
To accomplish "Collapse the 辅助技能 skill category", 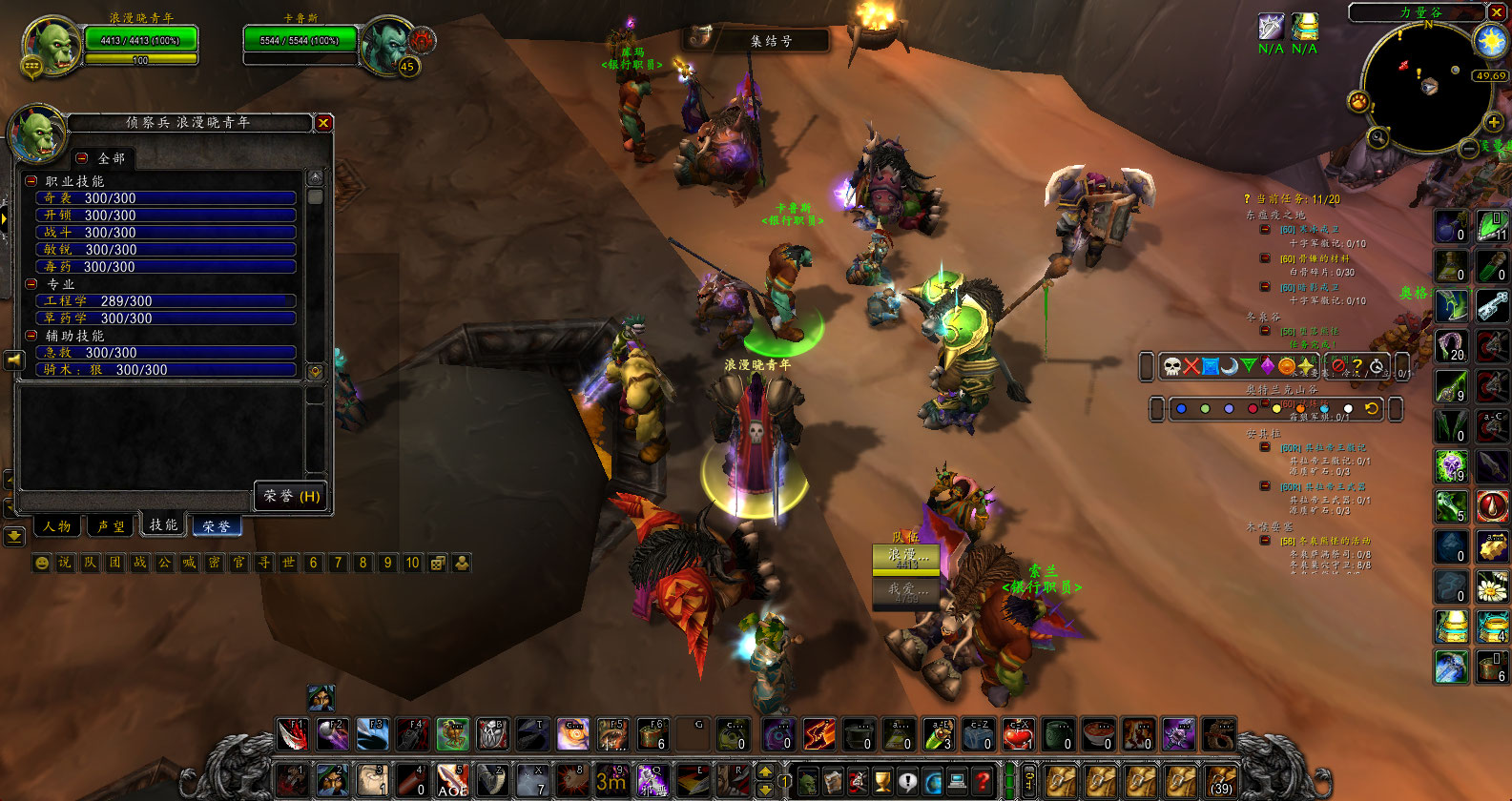I will tap(31, 336).
